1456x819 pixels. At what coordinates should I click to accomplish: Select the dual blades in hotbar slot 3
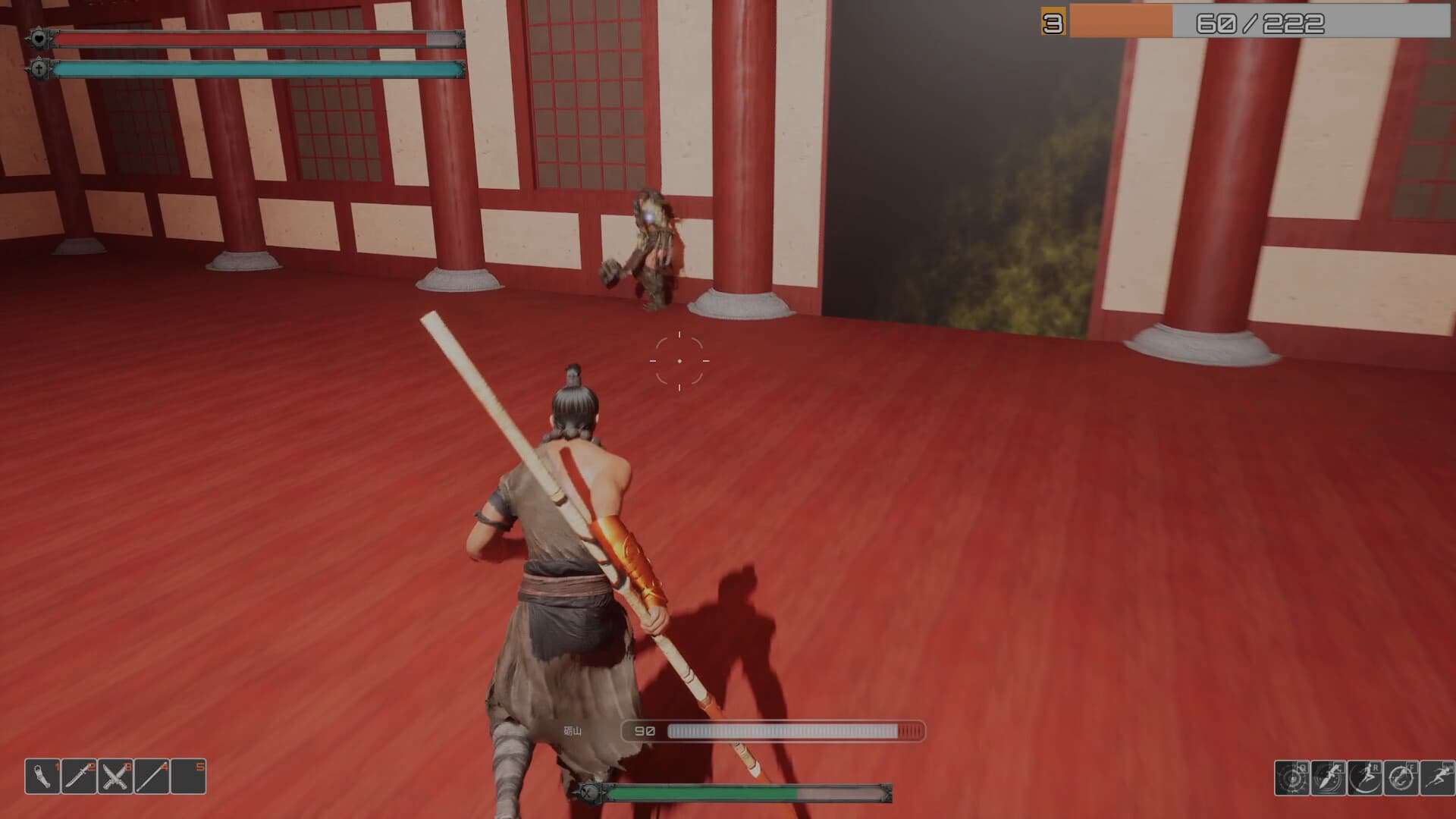[115, 777]
